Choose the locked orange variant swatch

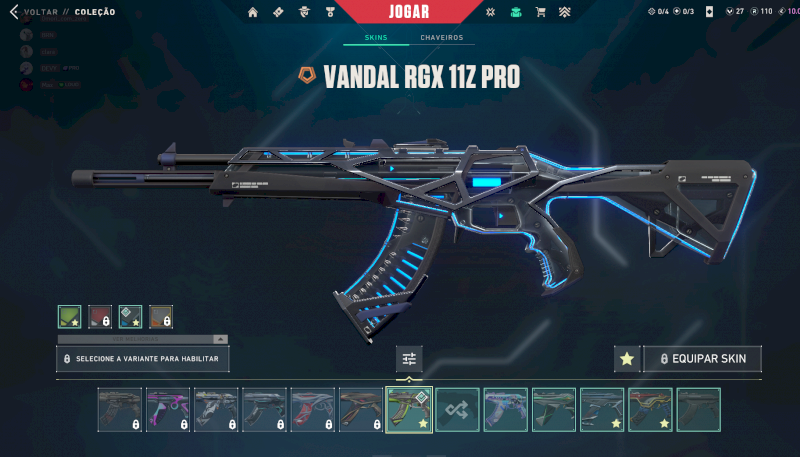click(x=161, y=317)
